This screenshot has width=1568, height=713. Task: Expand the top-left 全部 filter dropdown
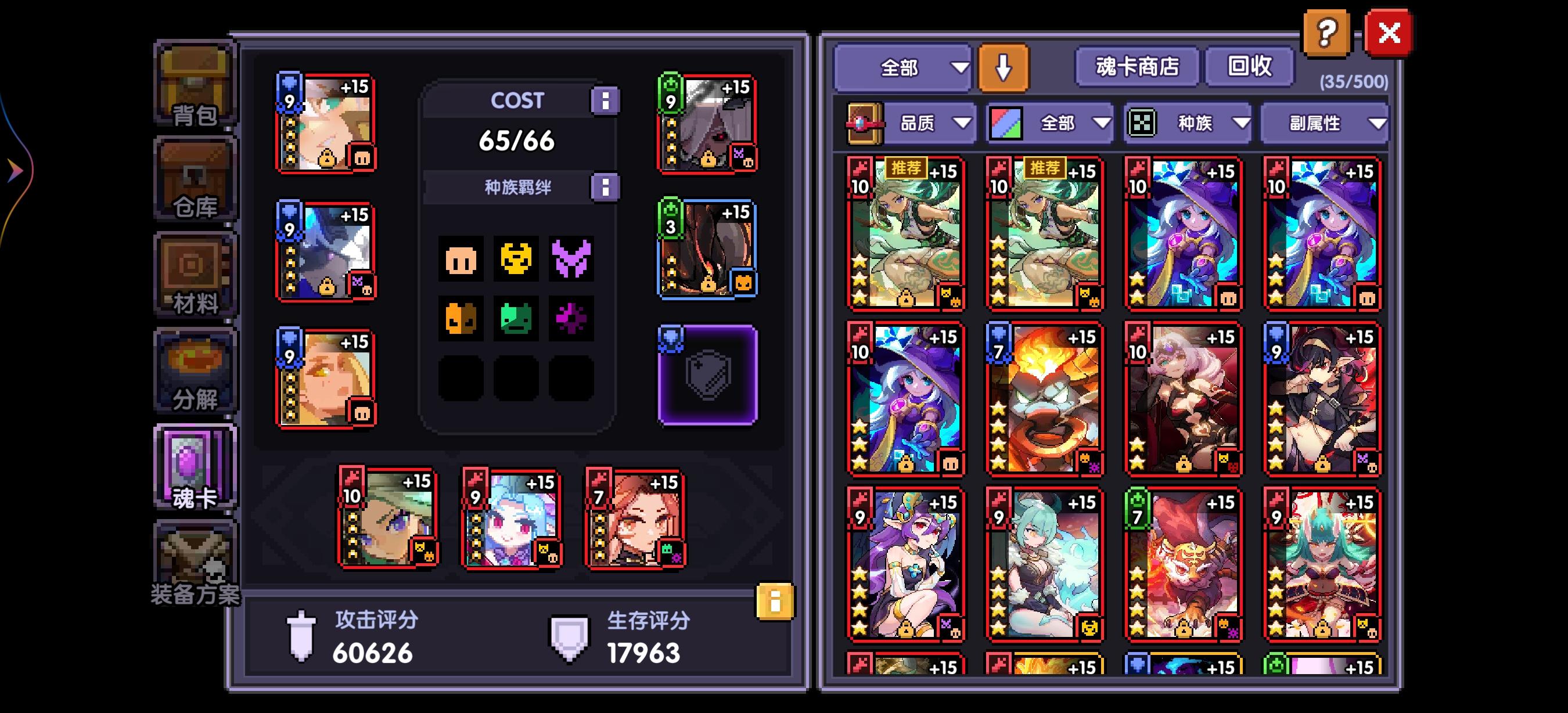902,67
